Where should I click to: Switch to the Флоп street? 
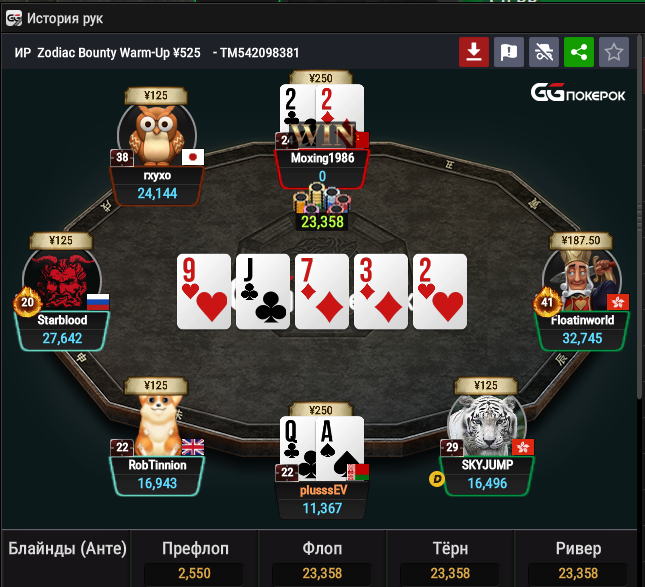(322, 549)
